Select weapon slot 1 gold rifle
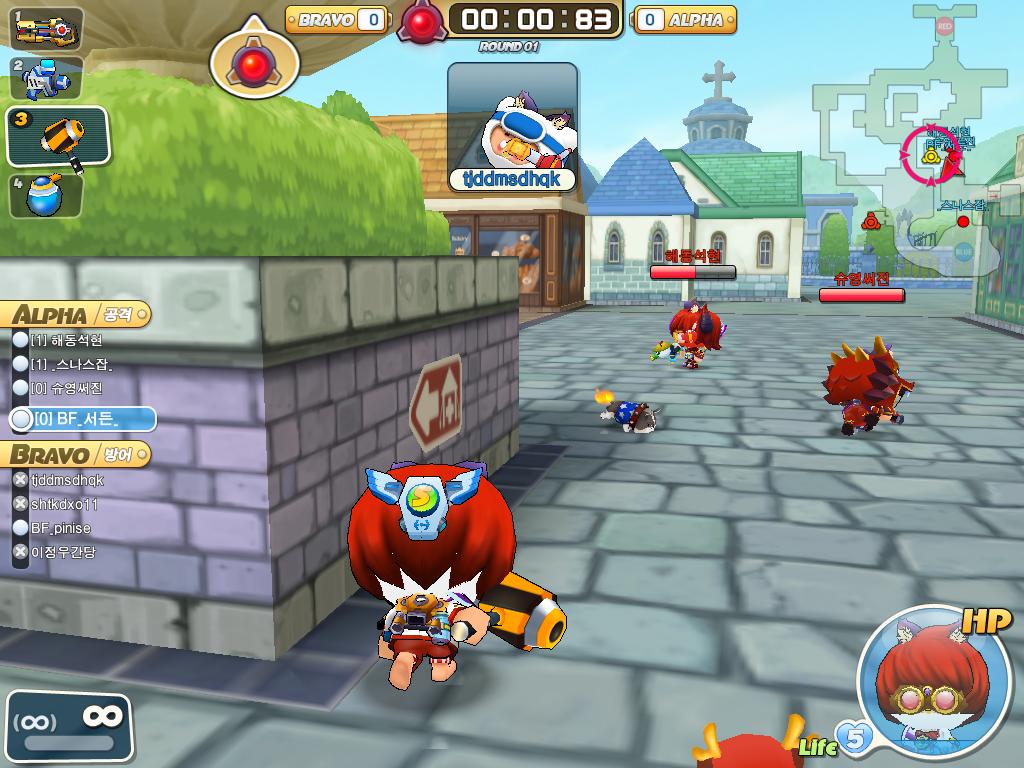1024x768 pixels. tap(46, 28)
